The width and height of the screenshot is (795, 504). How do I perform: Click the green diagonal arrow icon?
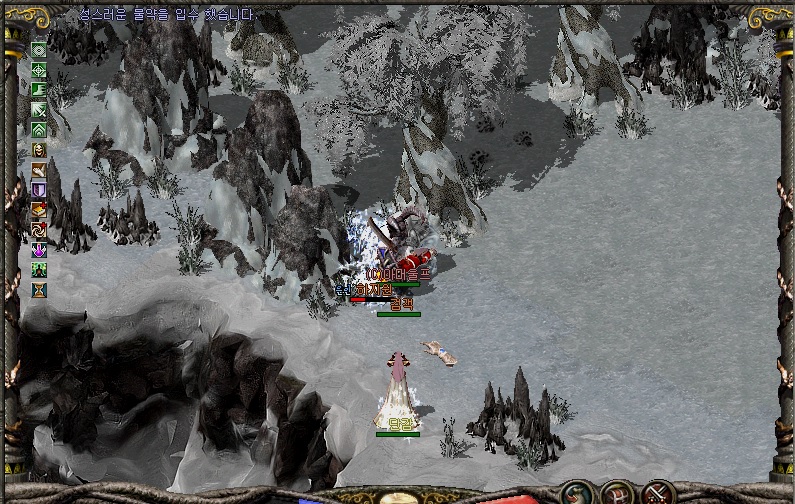point(39,110)
